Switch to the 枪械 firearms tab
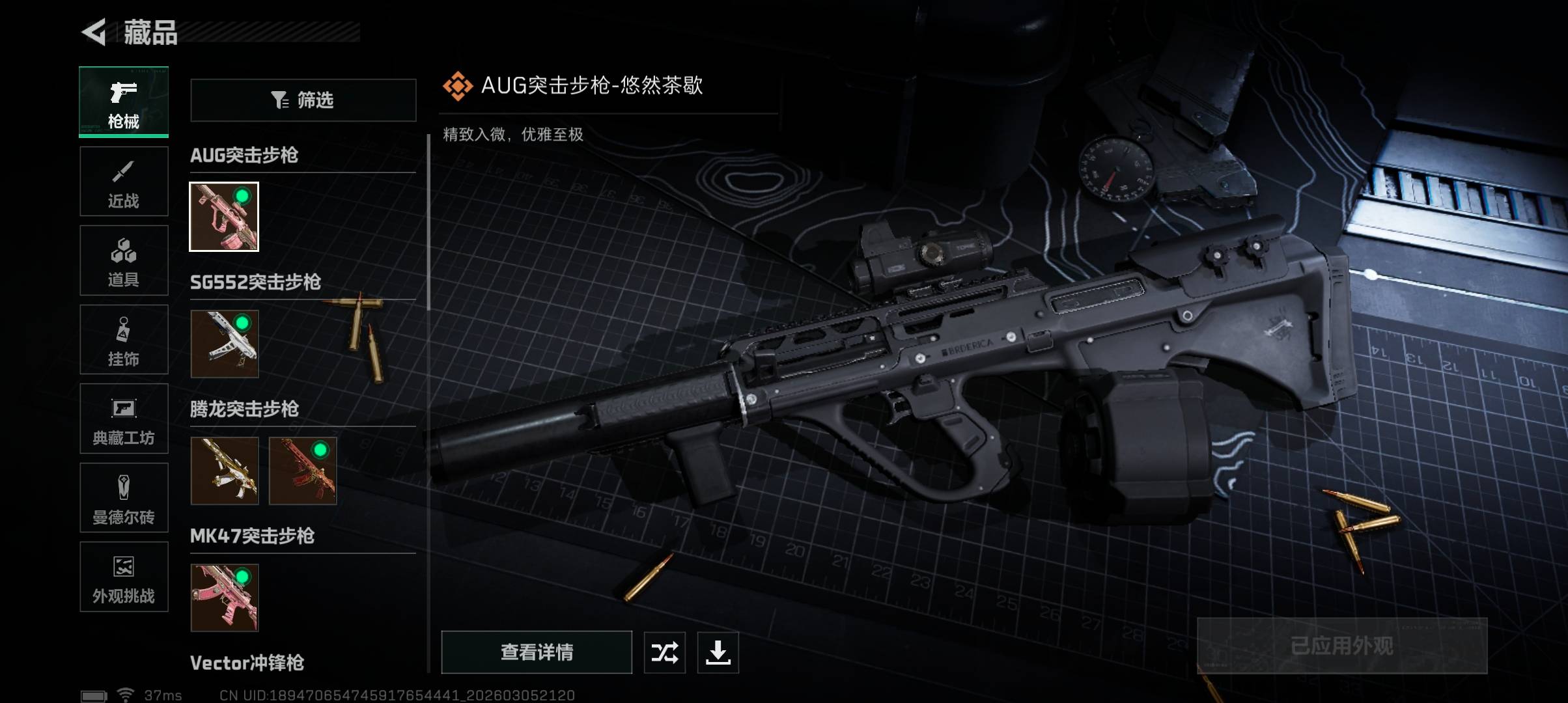Viewport: 1568px width, 703px height. (124, 102)
